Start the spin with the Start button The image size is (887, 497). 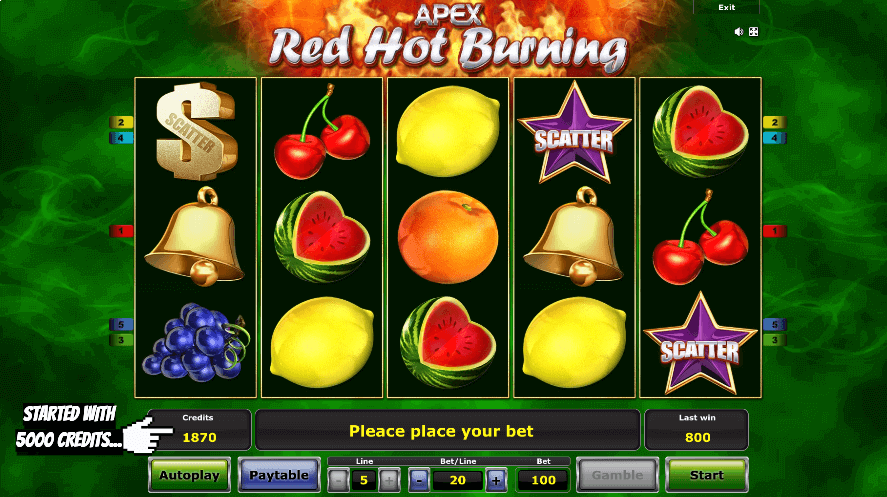pyautogui.click(x=706, y=475)
